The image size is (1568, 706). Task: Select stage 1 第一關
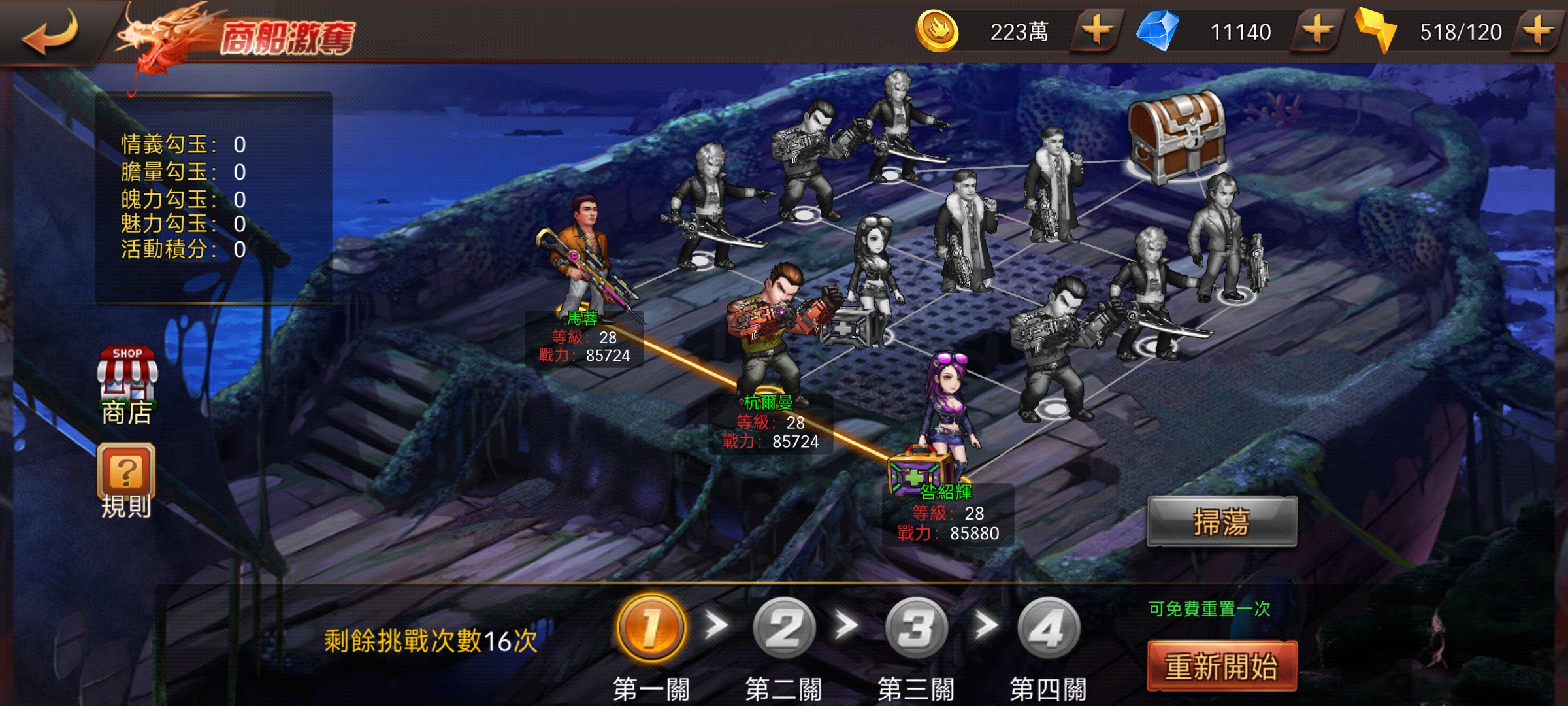tap(651, 629)
